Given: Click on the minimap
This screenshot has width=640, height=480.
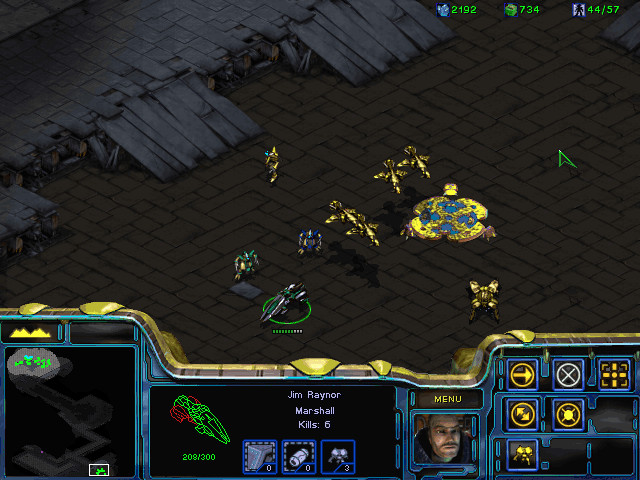Looking at the screenshot, I should click(70, 410).
